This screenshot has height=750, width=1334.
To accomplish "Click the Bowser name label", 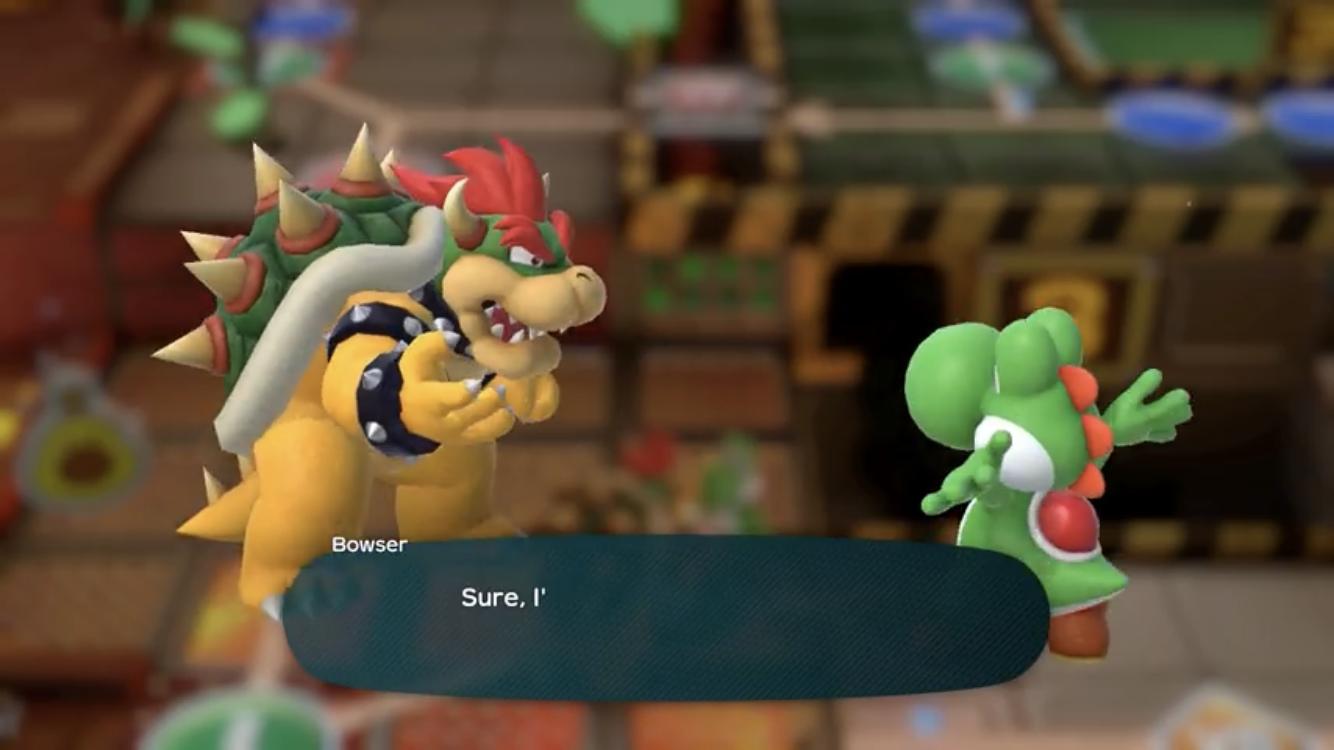I will coord(368,544).
